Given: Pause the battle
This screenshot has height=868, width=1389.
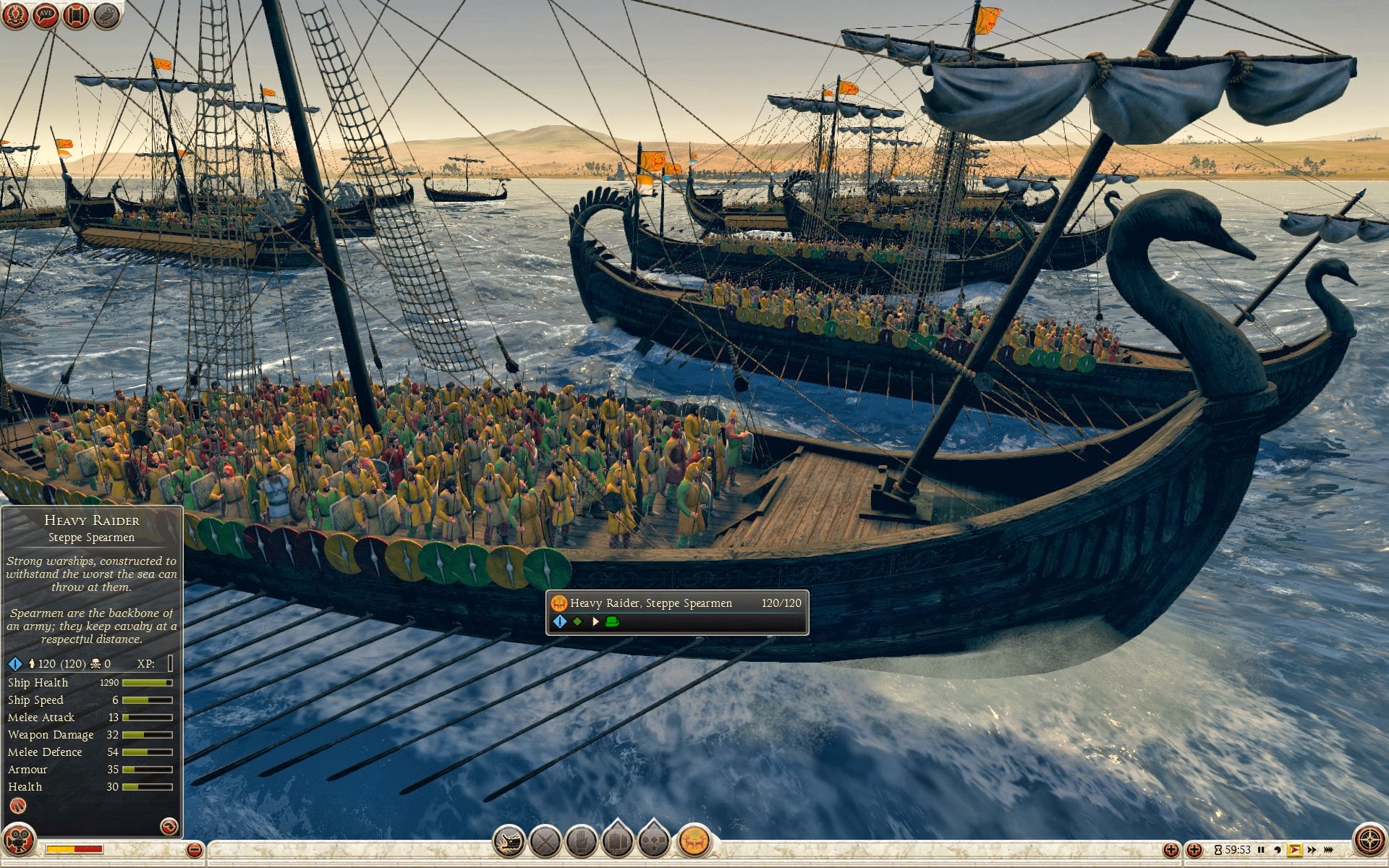Looking at the screenshot, I should [1261, 850].
